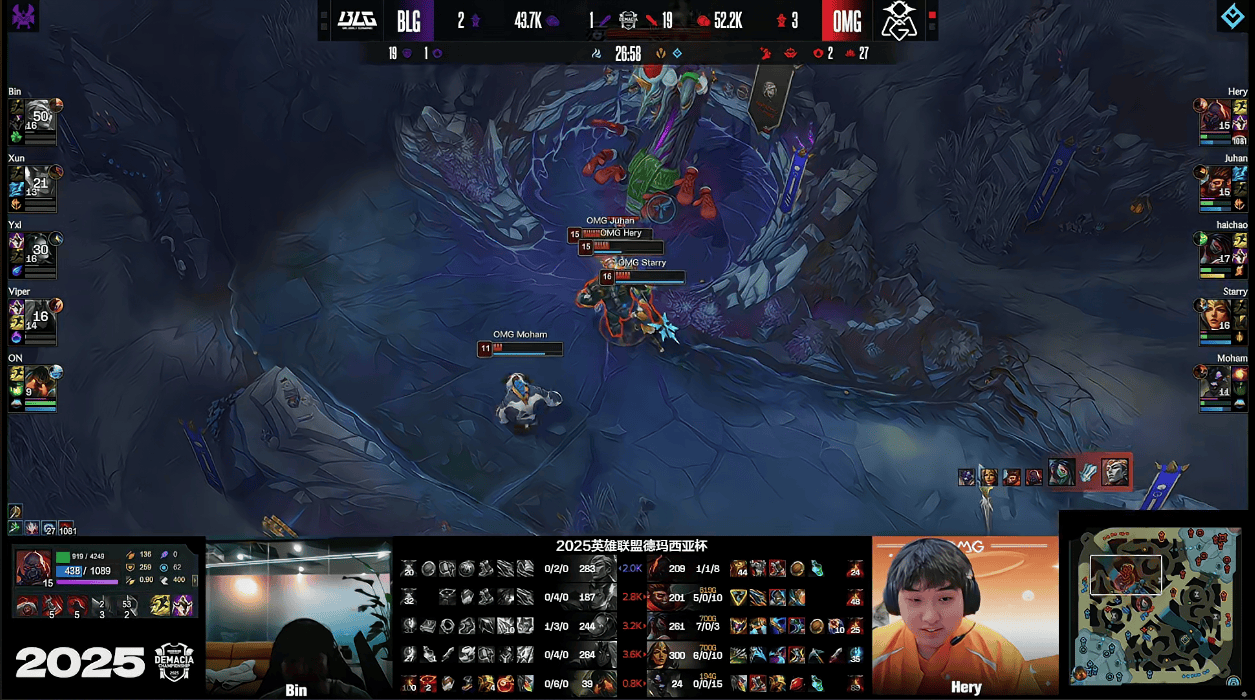
Task: Click the BLG team logo in the scoreboard
Action: coord(357,20)
